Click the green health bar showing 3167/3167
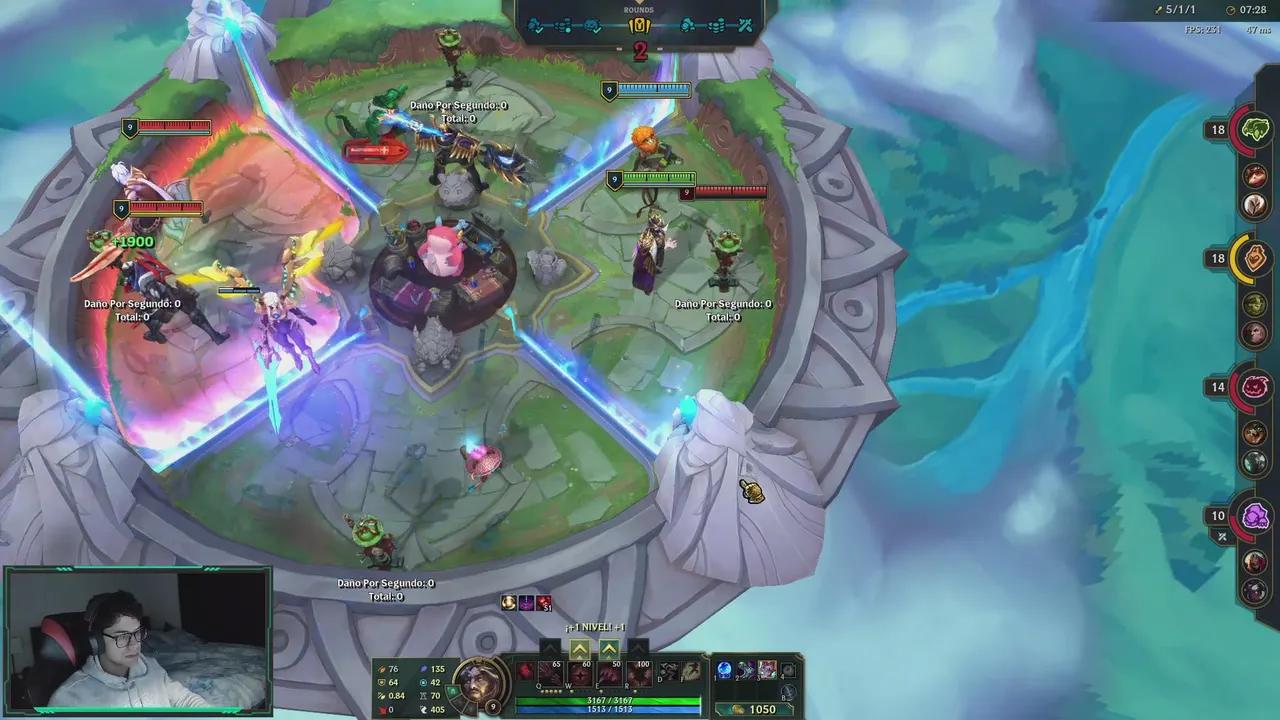Viewport: 1280px width, 720px height. [x=608, y=701]
